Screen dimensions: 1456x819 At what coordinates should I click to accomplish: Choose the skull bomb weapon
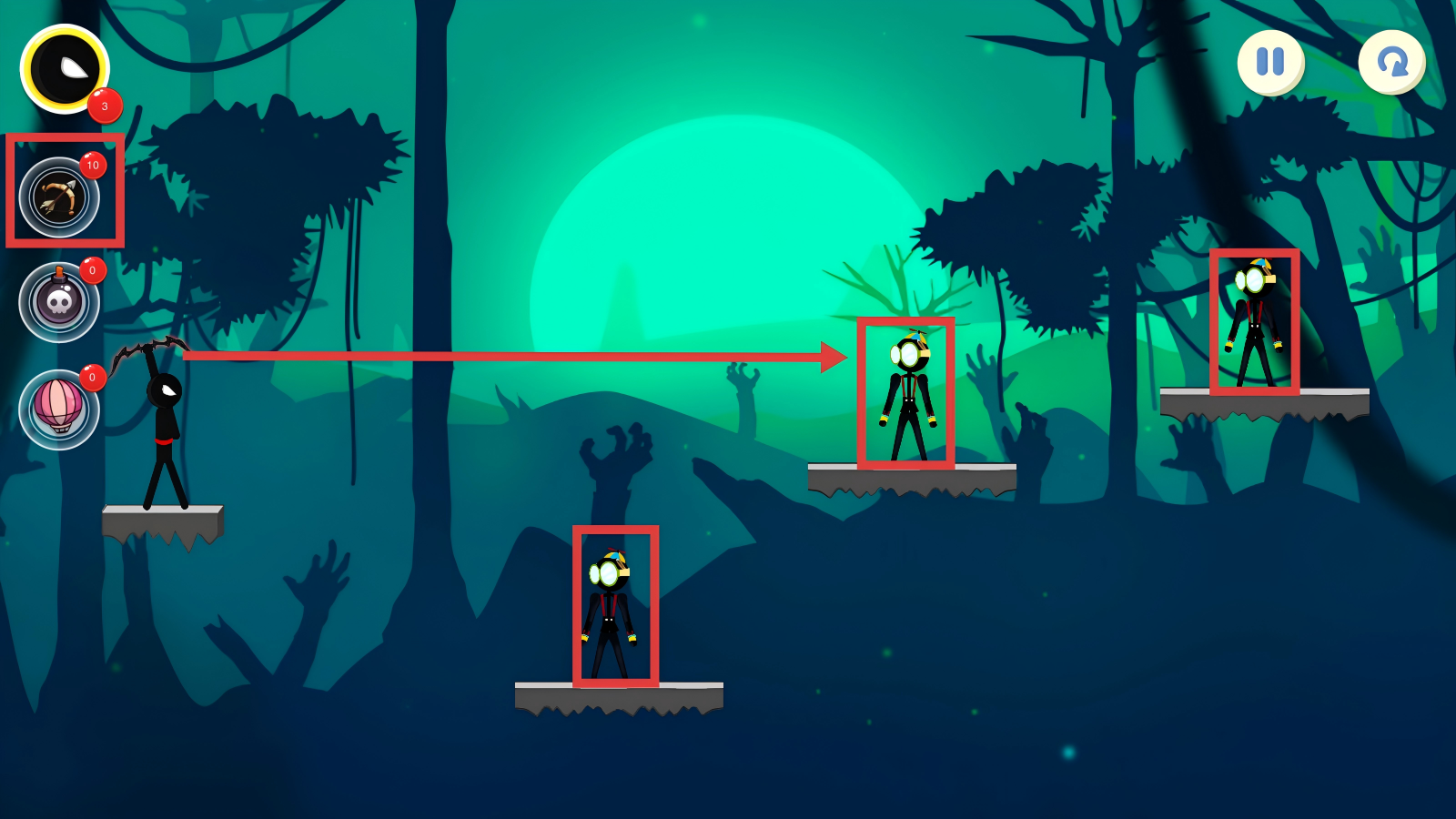point(59,302)
